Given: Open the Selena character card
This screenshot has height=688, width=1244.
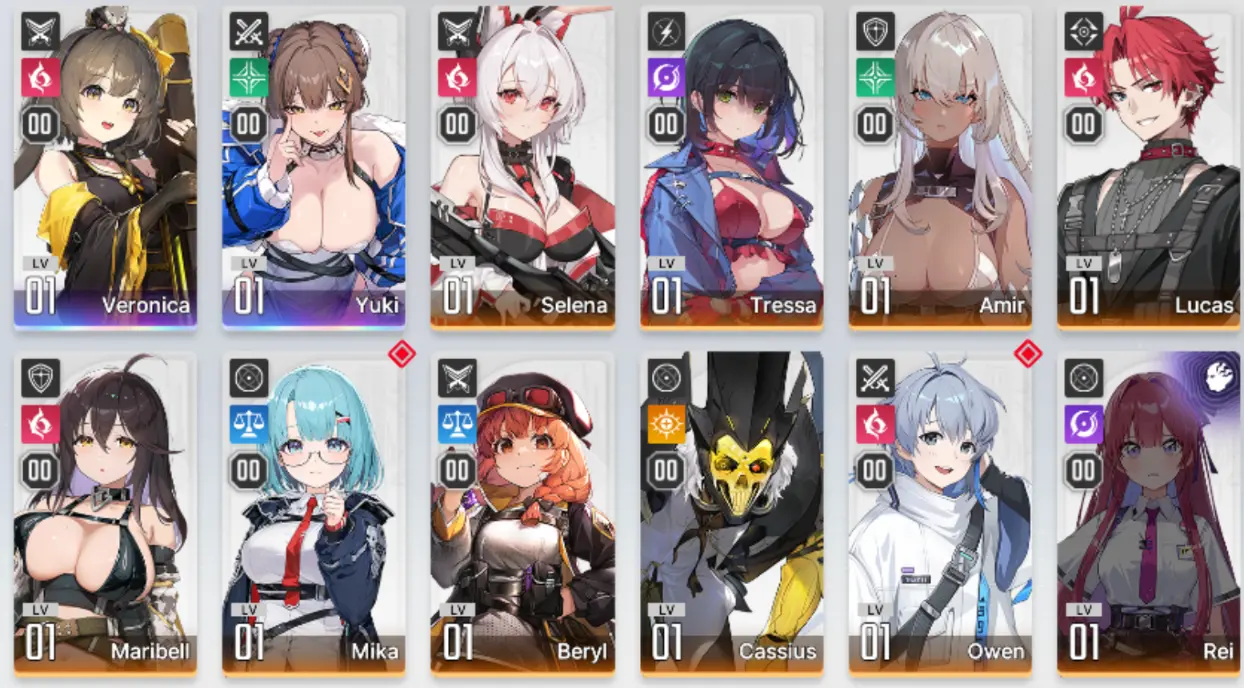Looking at the screenshot, I should (522, 167).
